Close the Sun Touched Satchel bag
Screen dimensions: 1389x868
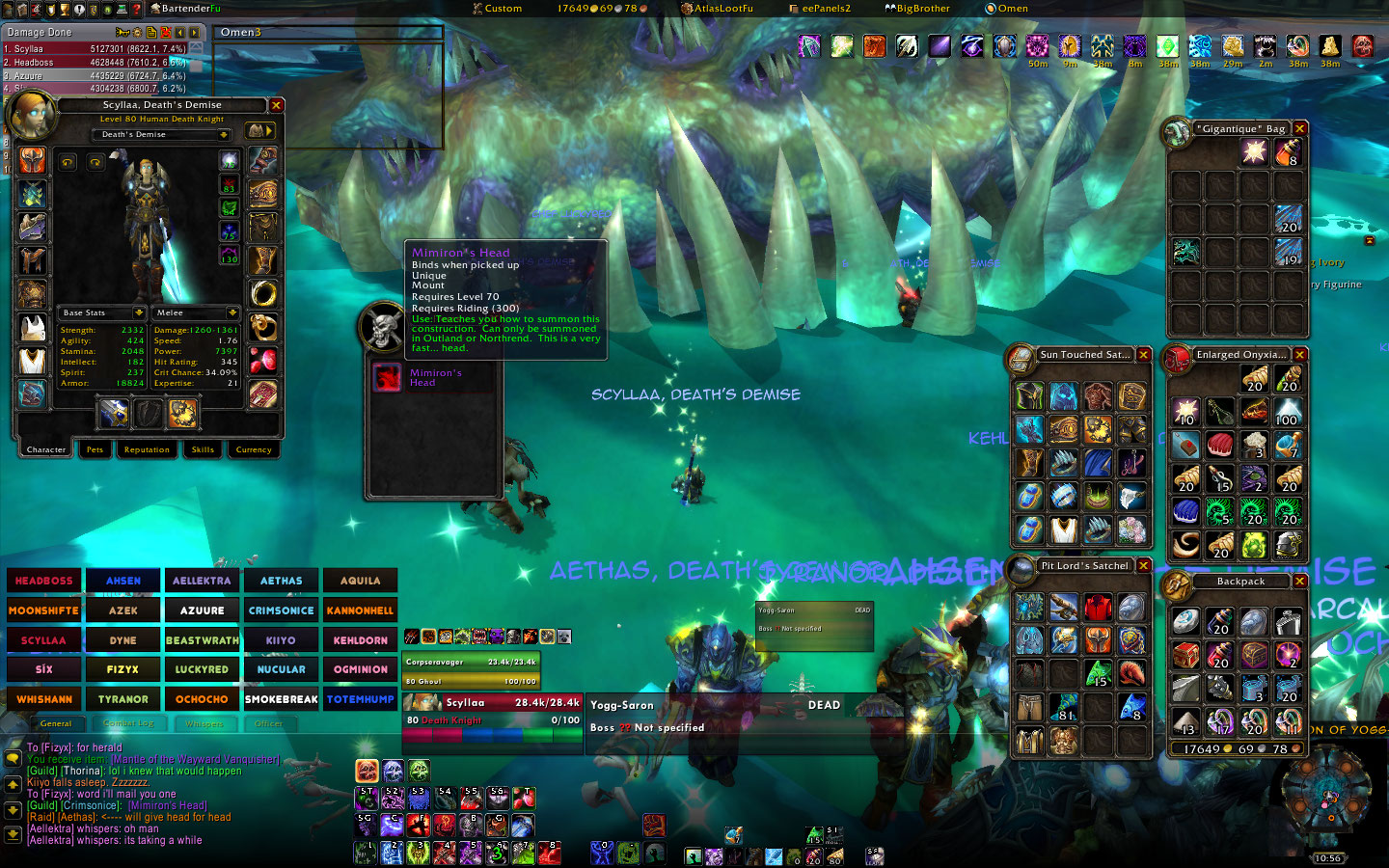[1143, 355]
